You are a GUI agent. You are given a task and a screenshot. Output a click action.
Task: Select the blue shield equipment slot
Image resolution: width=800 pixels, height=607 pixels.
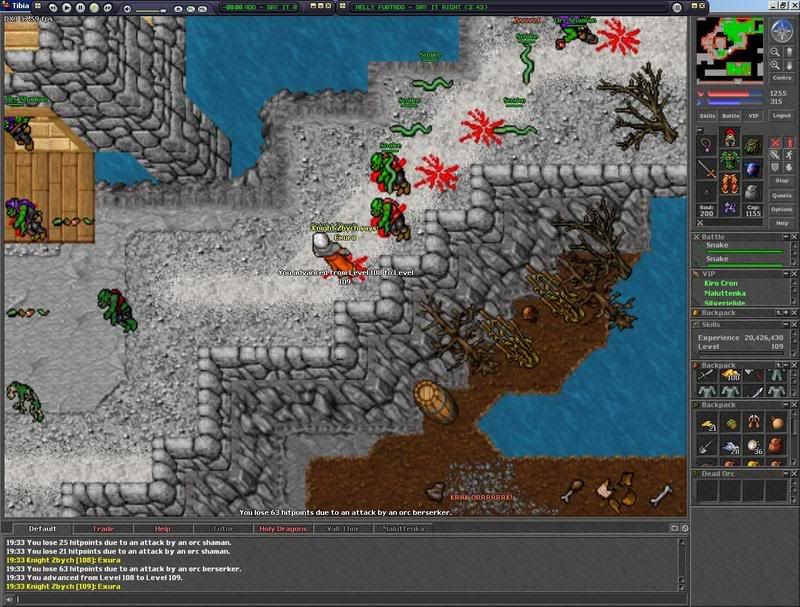click(x=752, y=168)
